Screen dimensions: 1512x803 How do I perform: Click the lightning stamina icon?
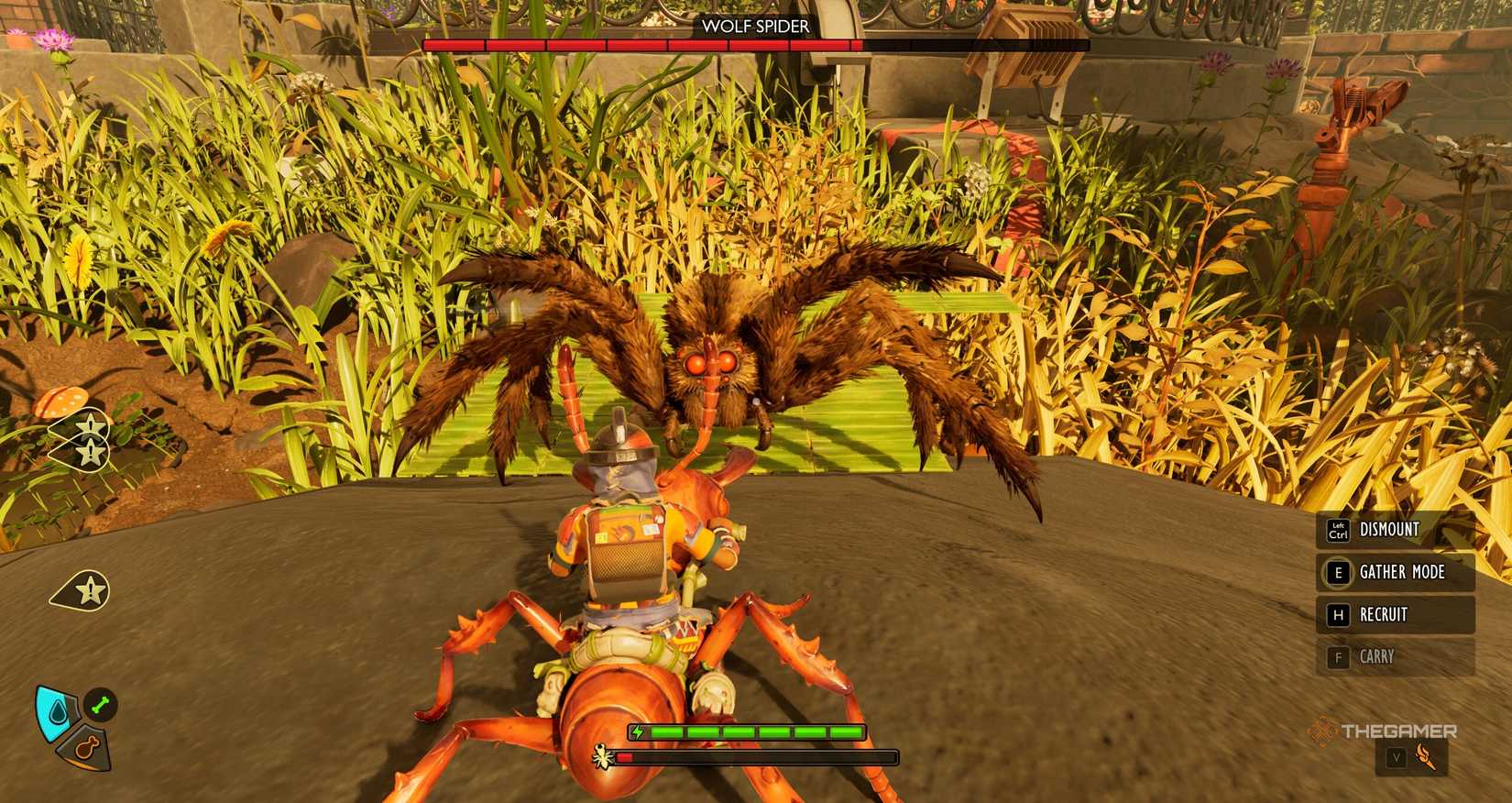click(x=636, y=731)
